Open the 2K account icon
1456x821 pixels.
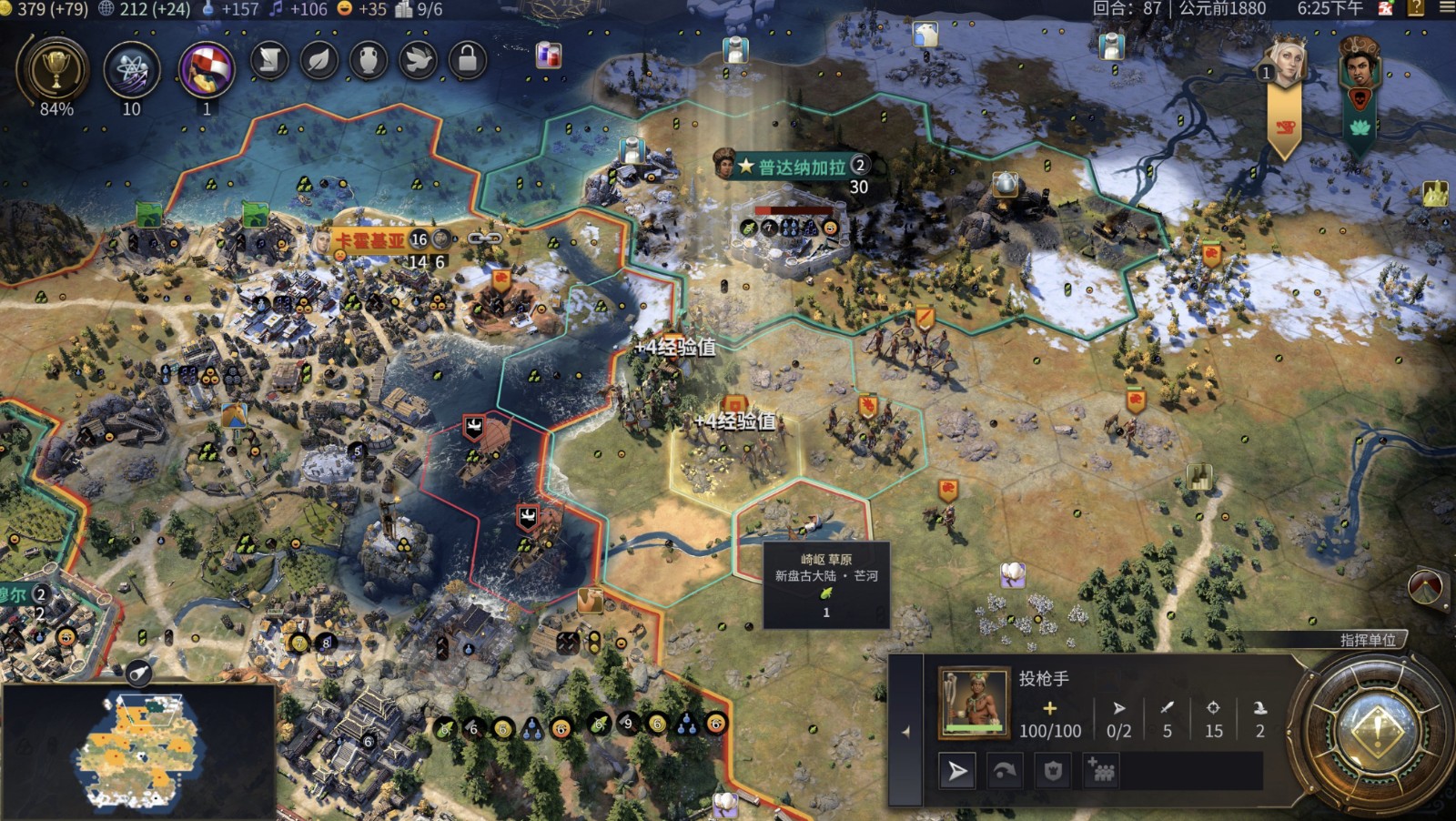tap(1386, 9)
